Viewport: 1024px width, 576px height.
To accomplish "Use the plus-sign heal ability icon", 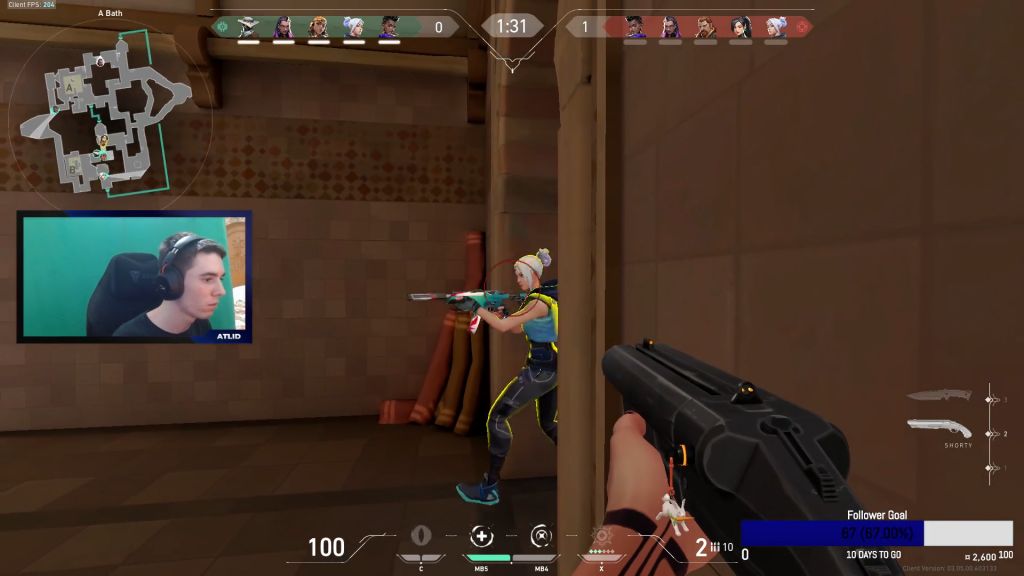I will click(x=482, y=535).
